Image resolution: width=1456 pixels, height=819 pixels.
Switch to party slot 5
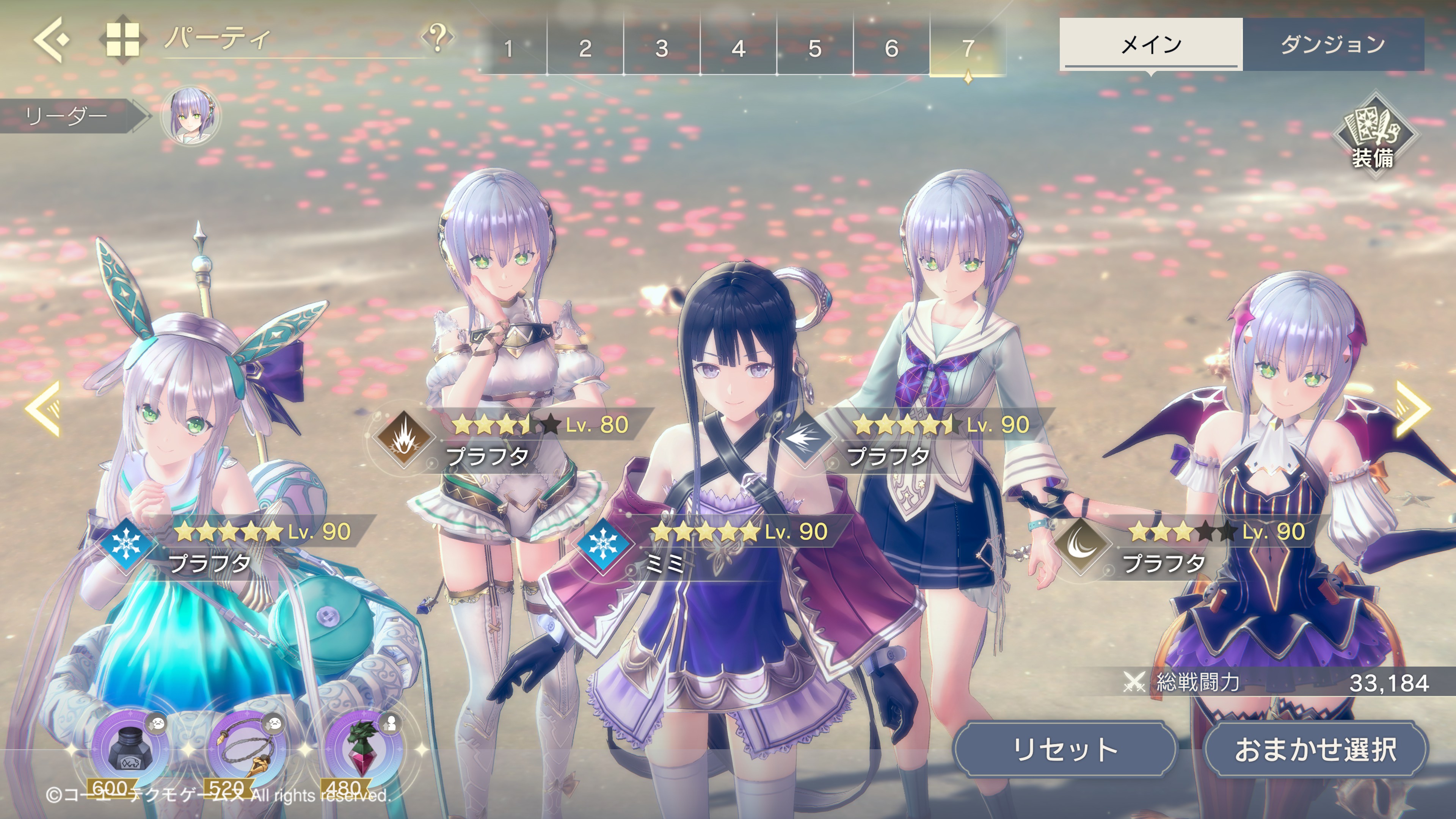815,48
